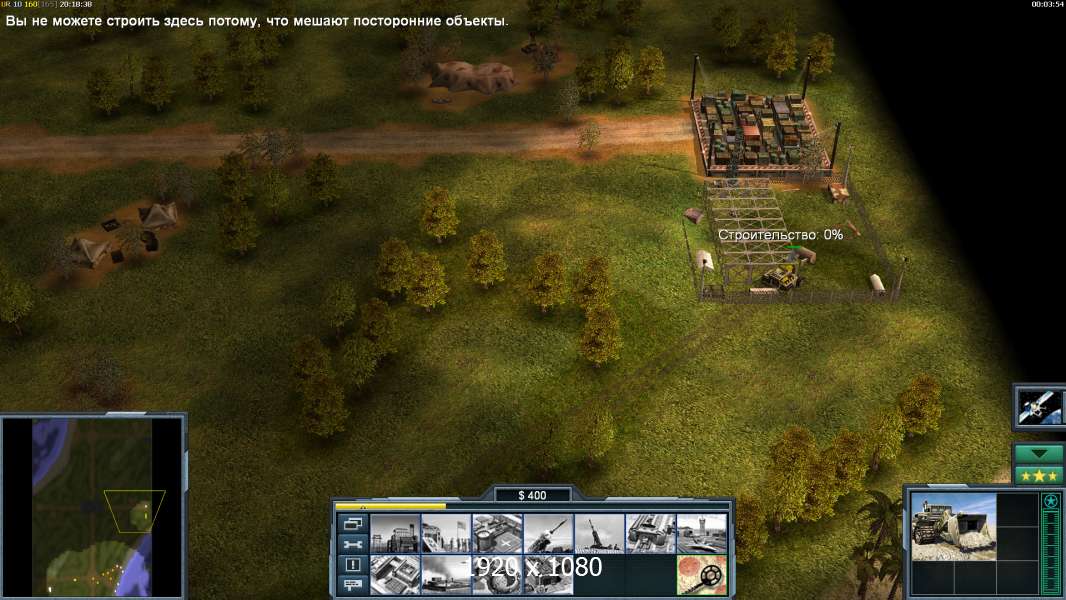Viewport: 1066px width, 600px height.
Task: Build the Patriot missile battery
Action: pos(548,534)
